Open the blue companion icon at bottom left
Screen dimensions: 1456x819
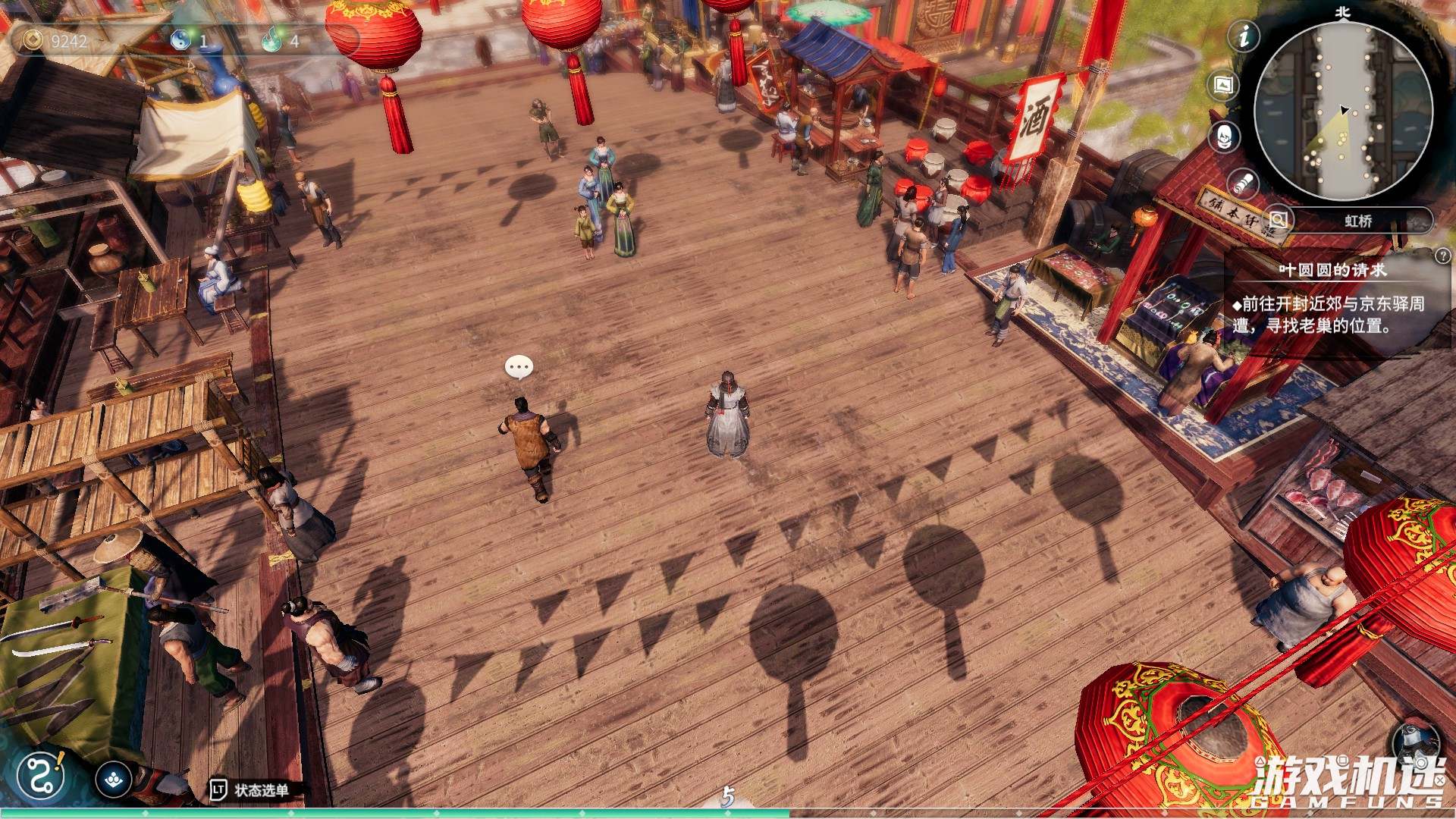[112, 780]
